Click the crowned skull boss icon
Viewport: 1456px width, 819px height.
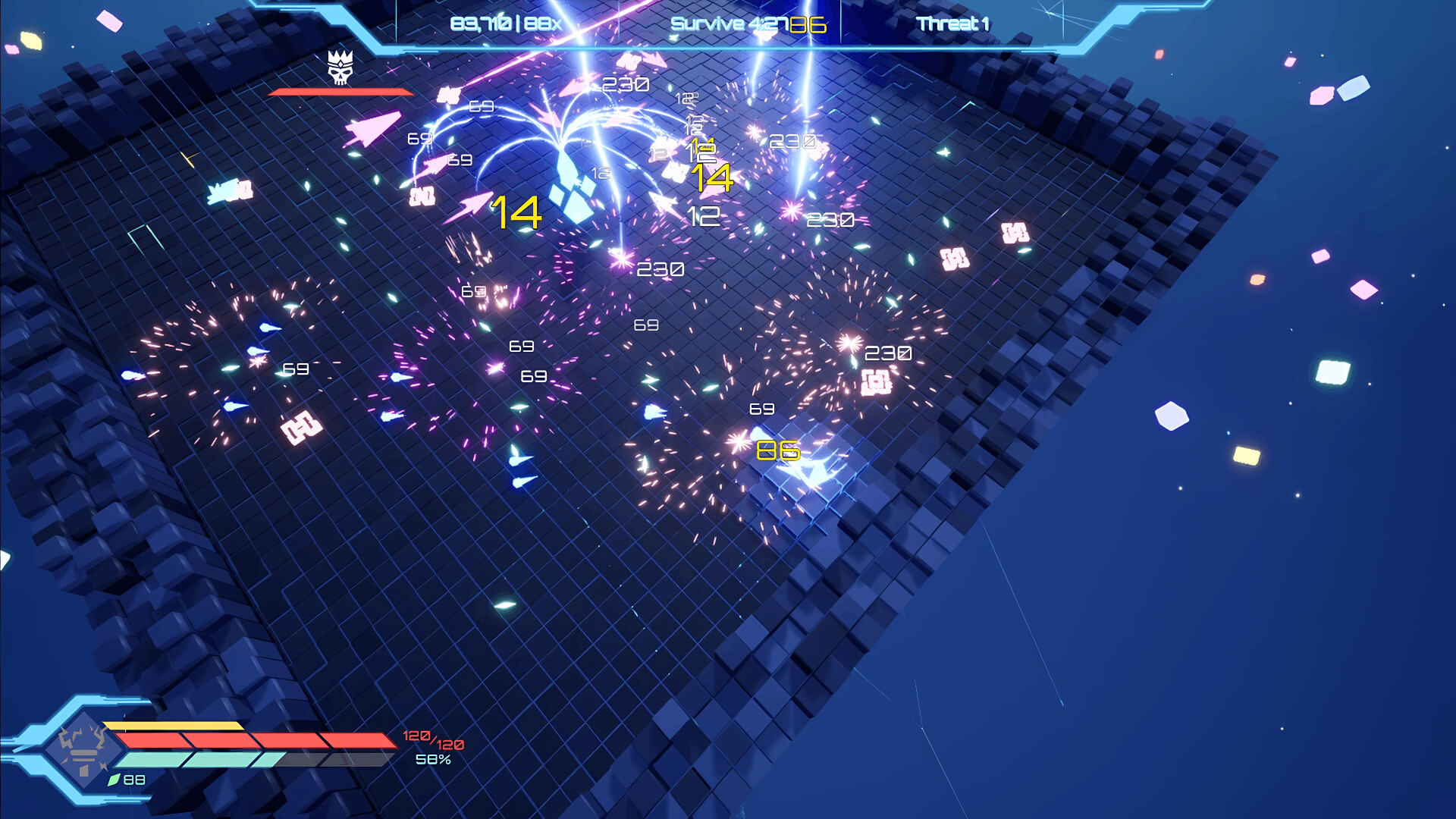click(340, 69)
